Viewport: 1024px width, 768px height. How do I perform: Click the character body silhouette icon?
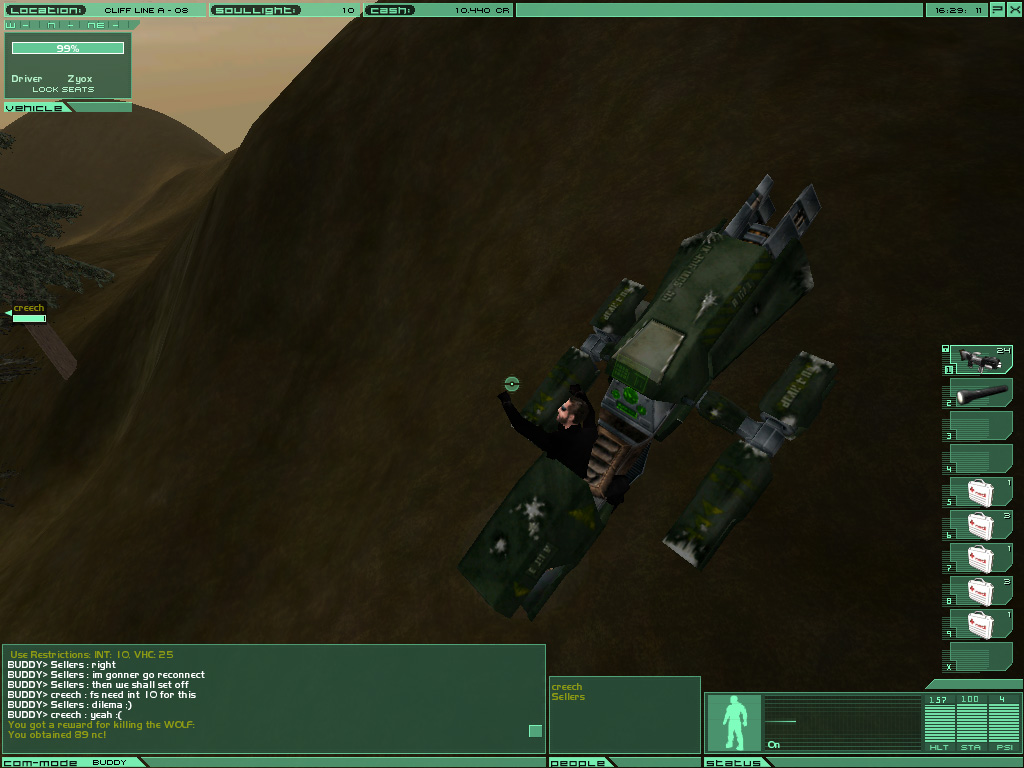pos(735,722)
